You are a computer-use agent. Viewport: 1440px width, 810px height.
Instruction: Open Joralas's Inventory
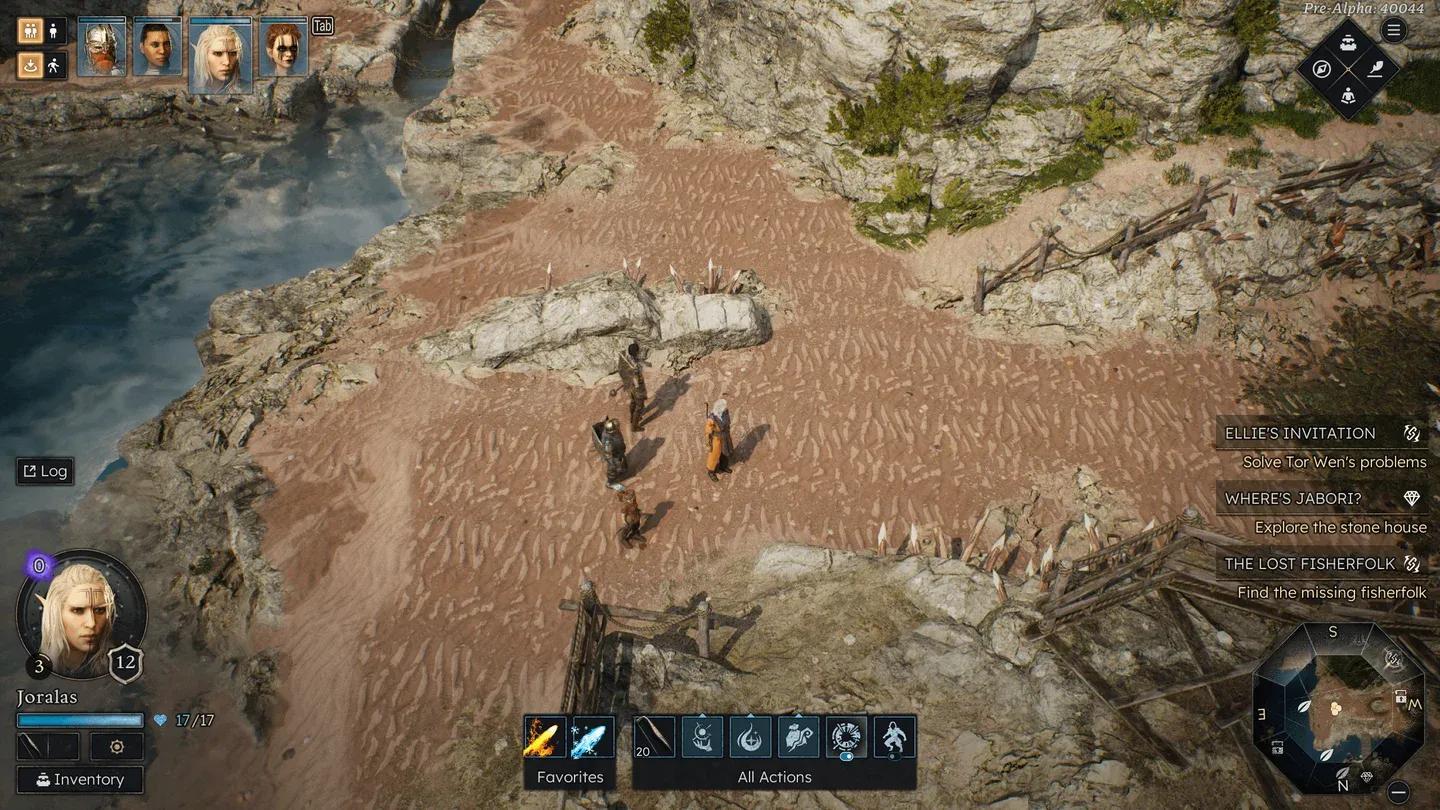[80, 779]
